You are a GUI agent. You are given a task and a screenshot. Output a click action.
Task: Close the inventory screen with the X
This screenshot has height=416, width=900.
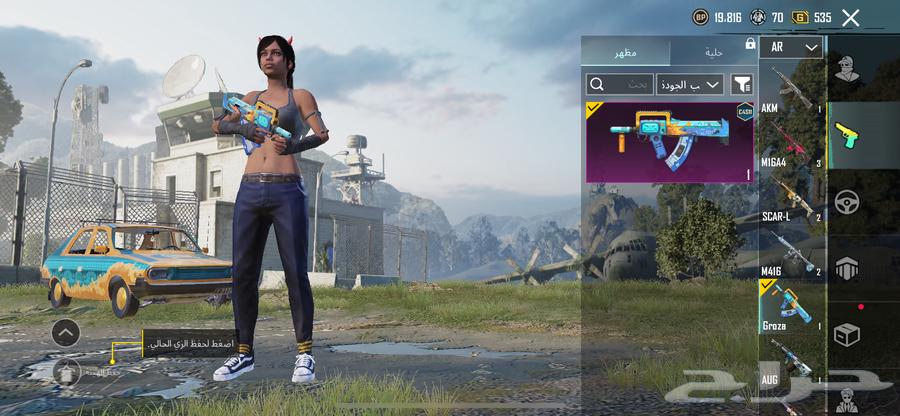pyautogui.click(x=850, y=17)
